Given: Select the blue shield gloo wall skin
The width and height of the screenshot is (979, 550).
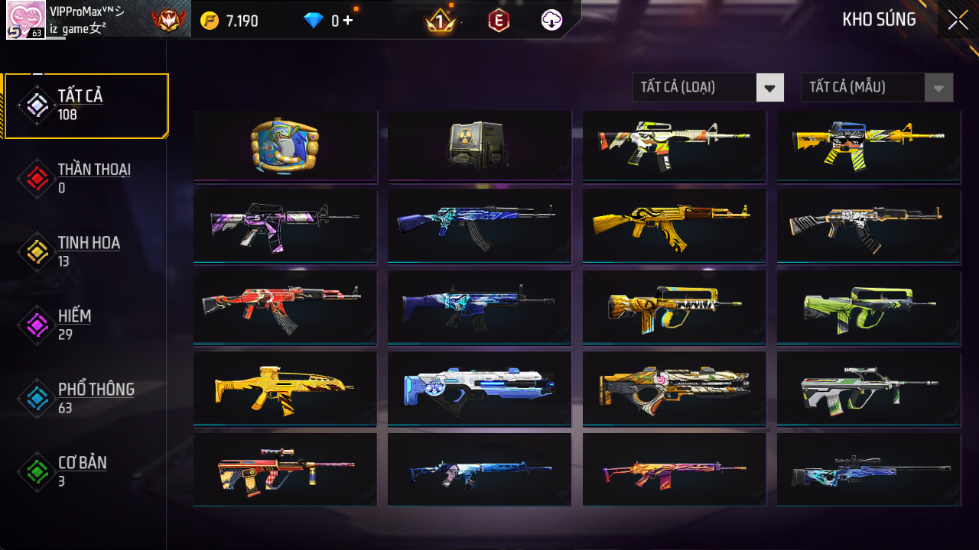Looking at the screenshot, I should (x=284, y=146).
